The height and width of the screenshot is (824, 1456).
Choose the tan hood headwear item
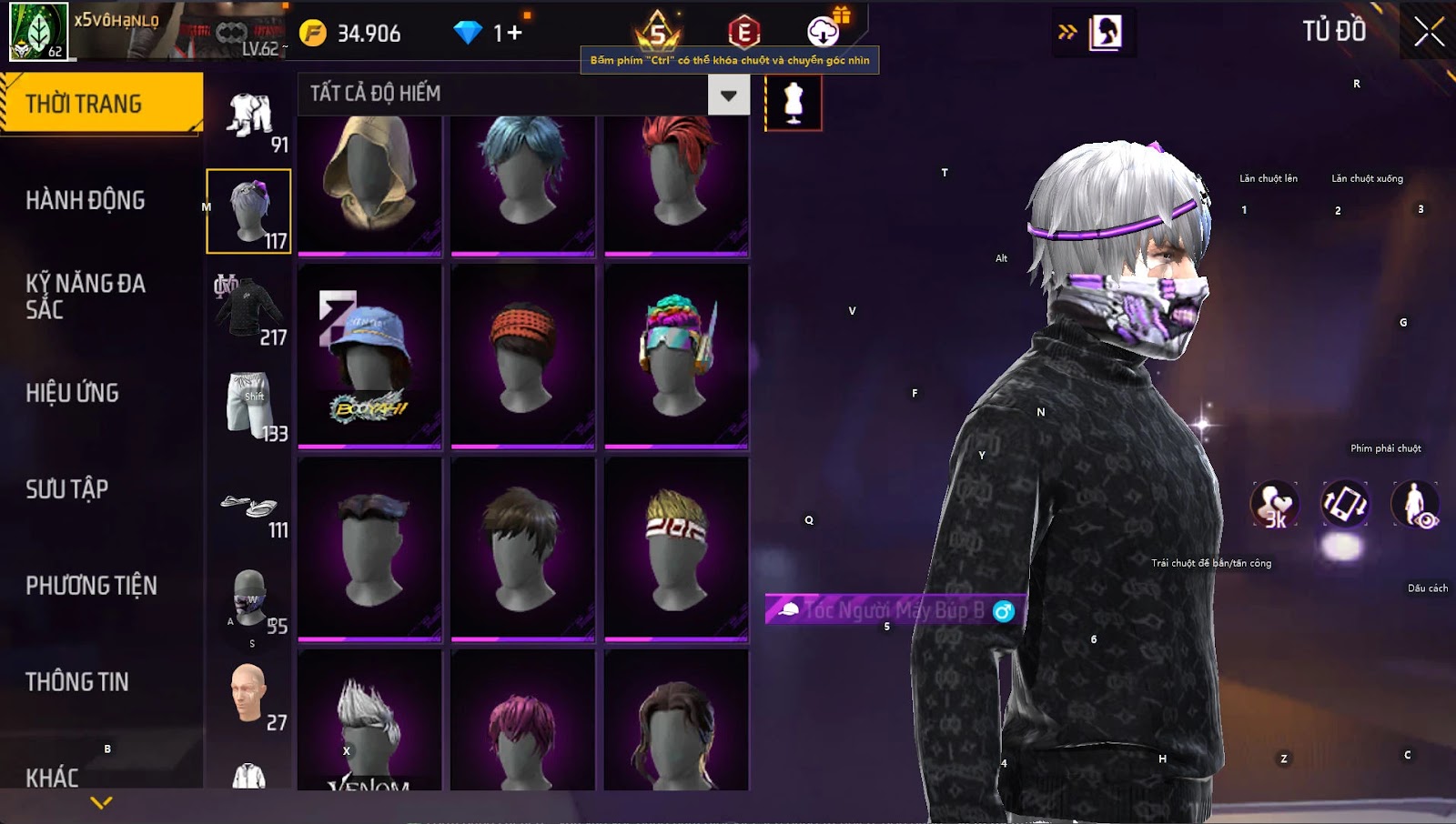click(x=369, y=182)
